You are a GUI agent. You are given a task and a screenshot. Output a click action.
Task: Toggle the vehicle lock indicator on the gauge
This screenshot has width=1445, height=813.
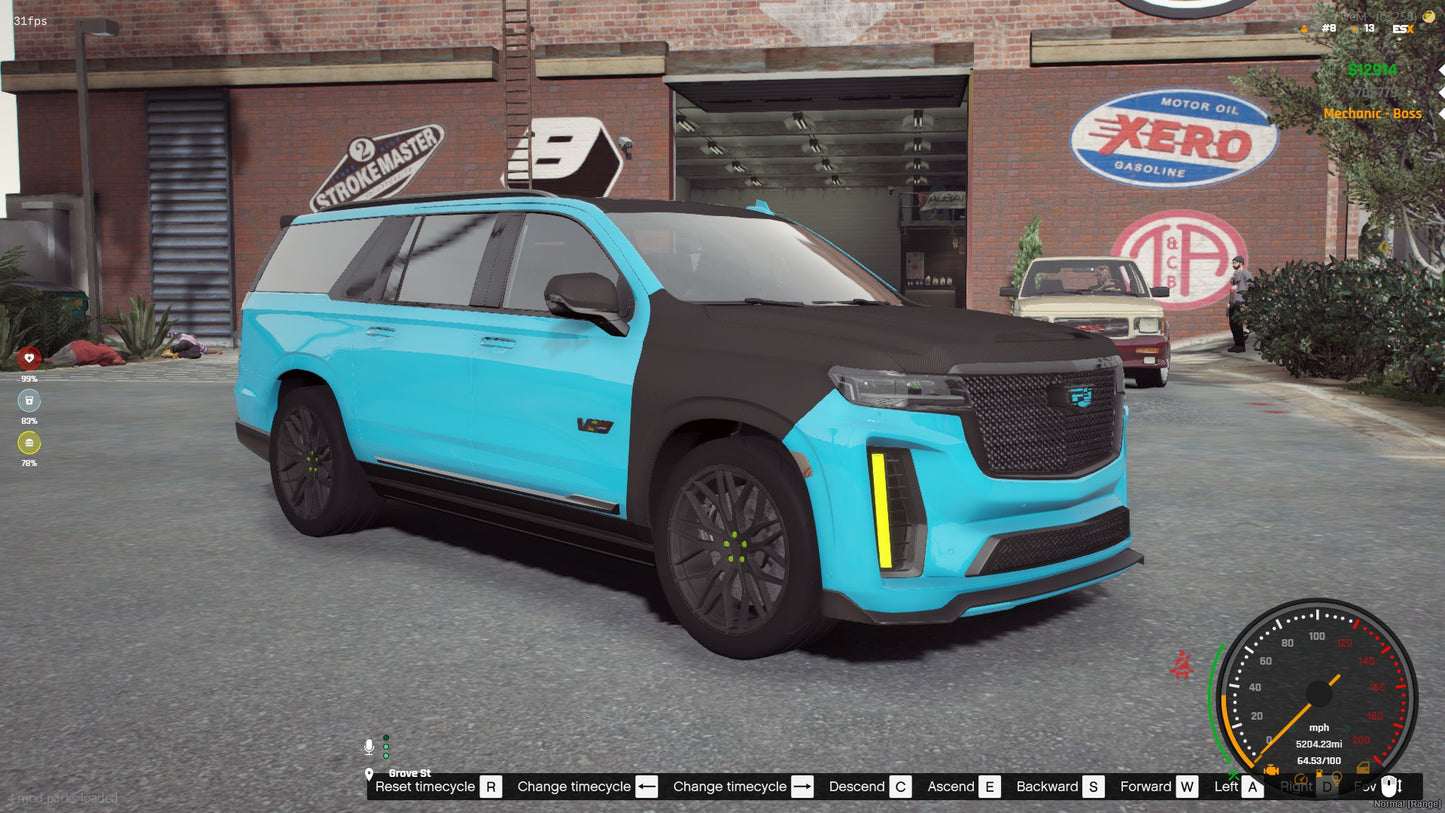pyautogui.click(x=1364, y=768)
